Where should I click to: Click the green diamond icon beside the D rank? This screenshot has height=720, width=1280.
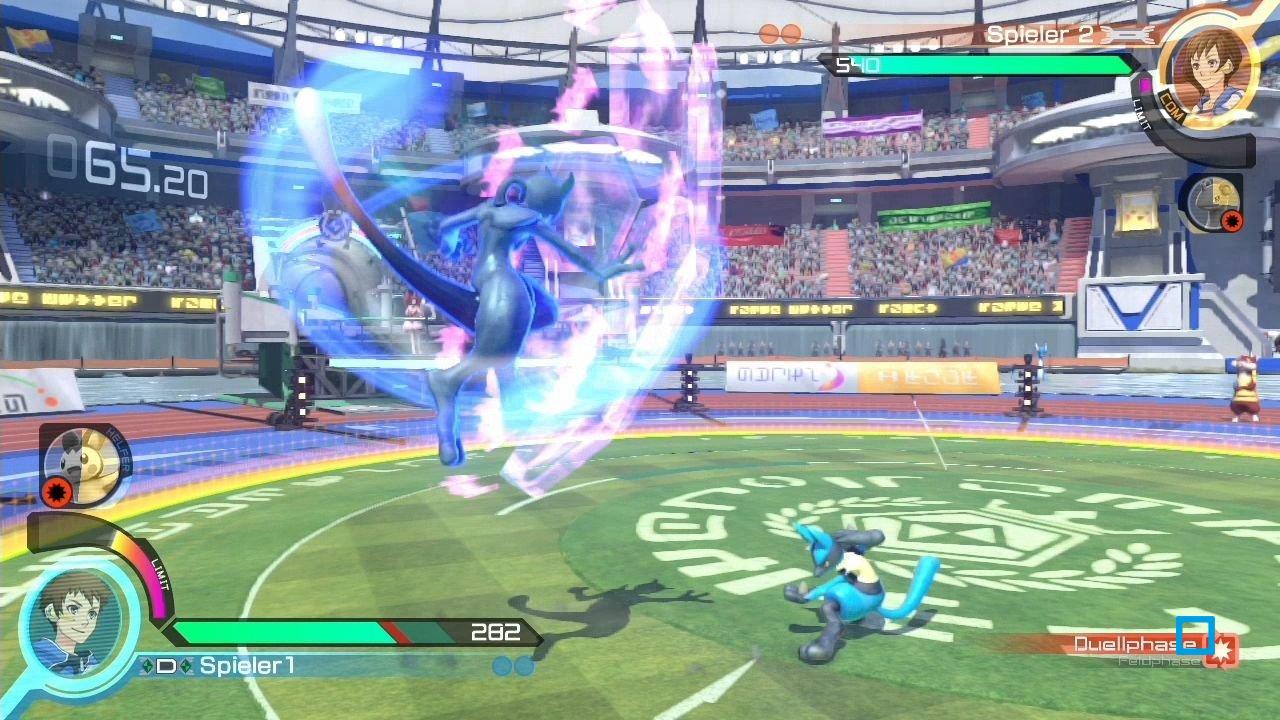point(146,665)
